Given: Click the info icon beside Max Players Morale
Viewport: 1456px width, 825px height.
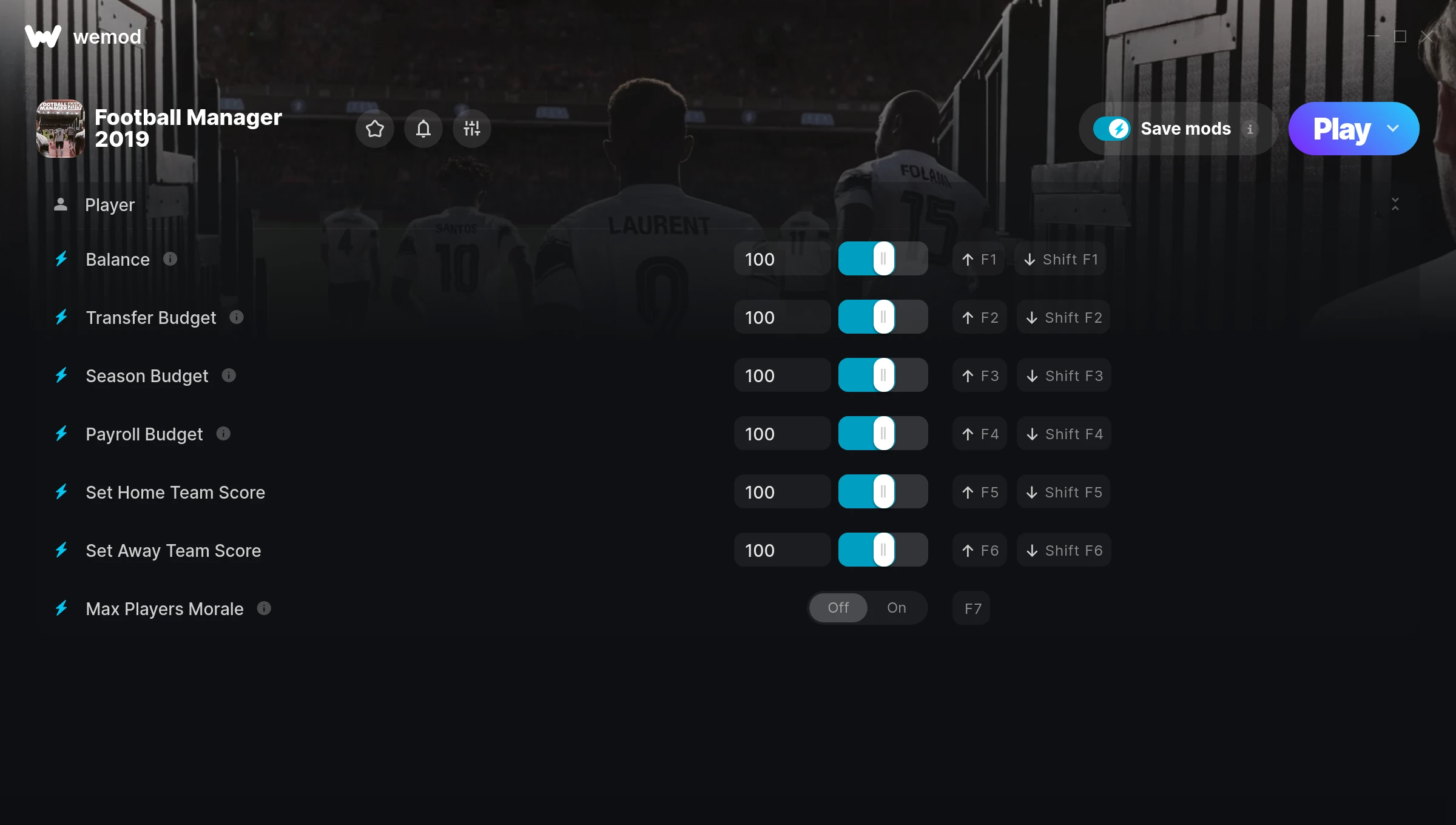Looking at the screenshot, I should click(264, 609).
